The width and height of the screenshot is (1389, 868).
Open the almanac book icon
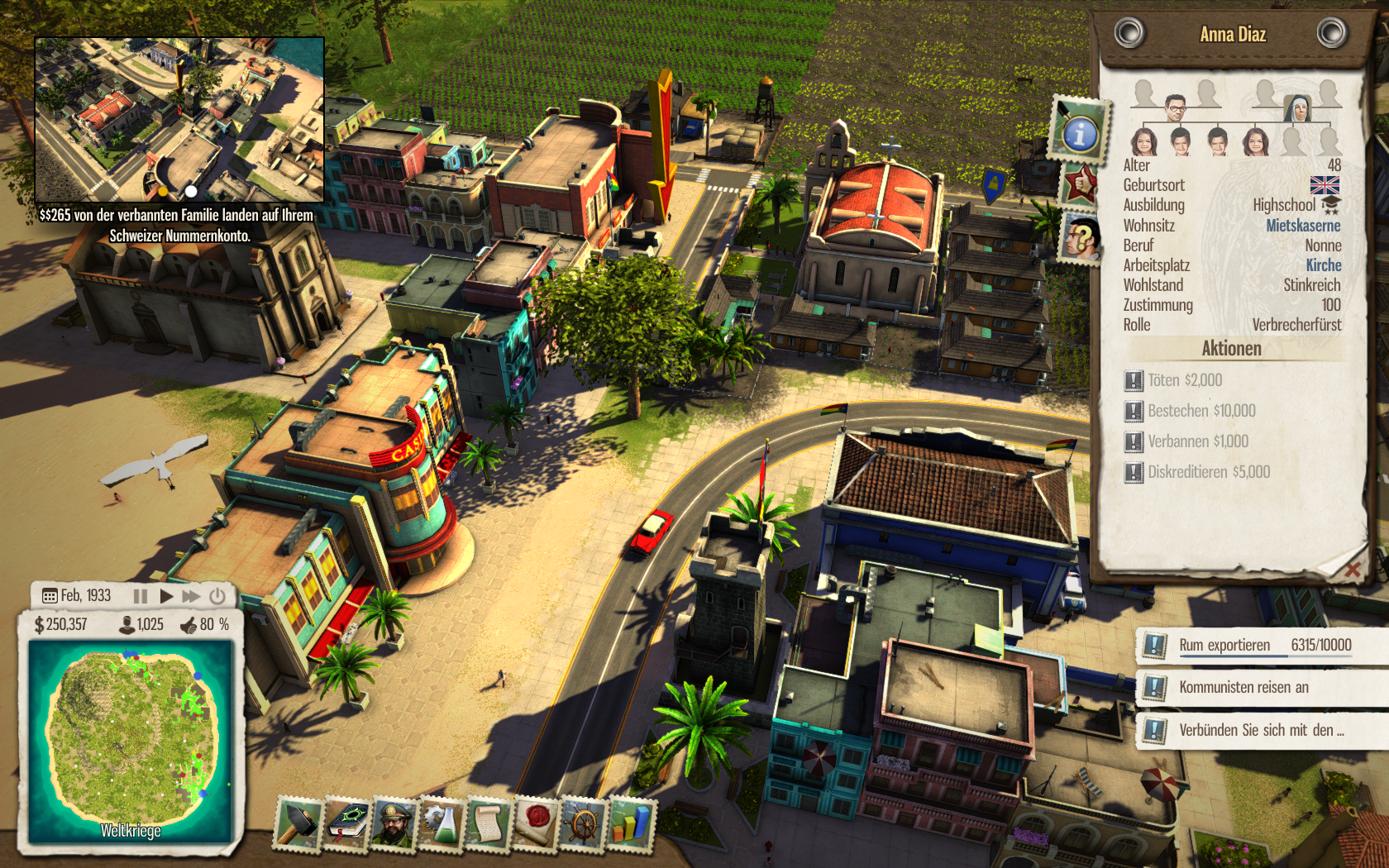[347, 823]
